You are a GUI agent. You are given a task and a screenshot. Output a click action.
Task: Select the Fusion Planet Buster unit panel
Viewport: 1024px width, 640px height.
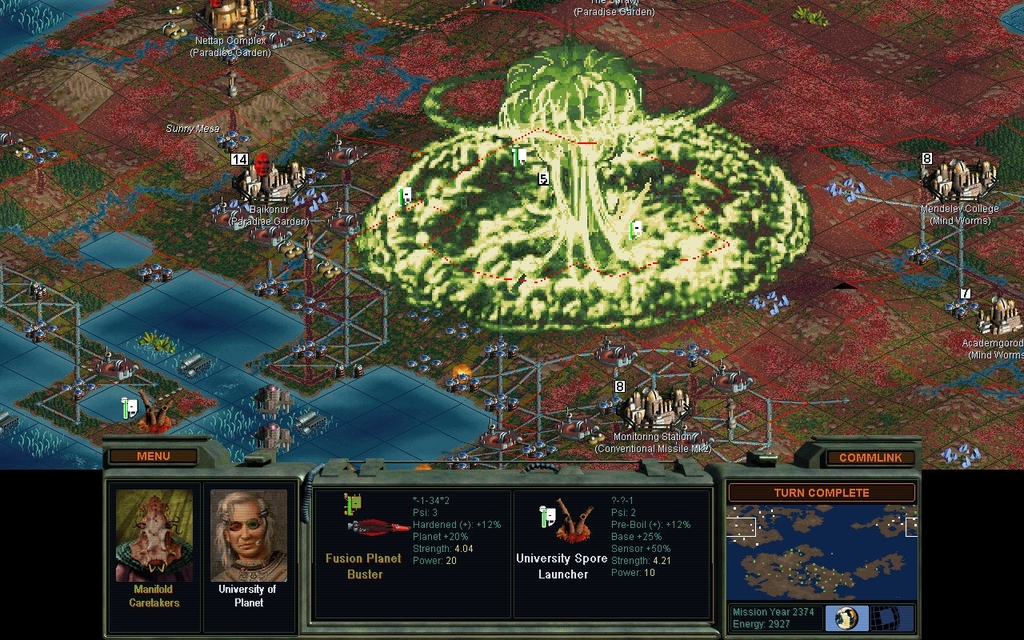coord(412,552)
